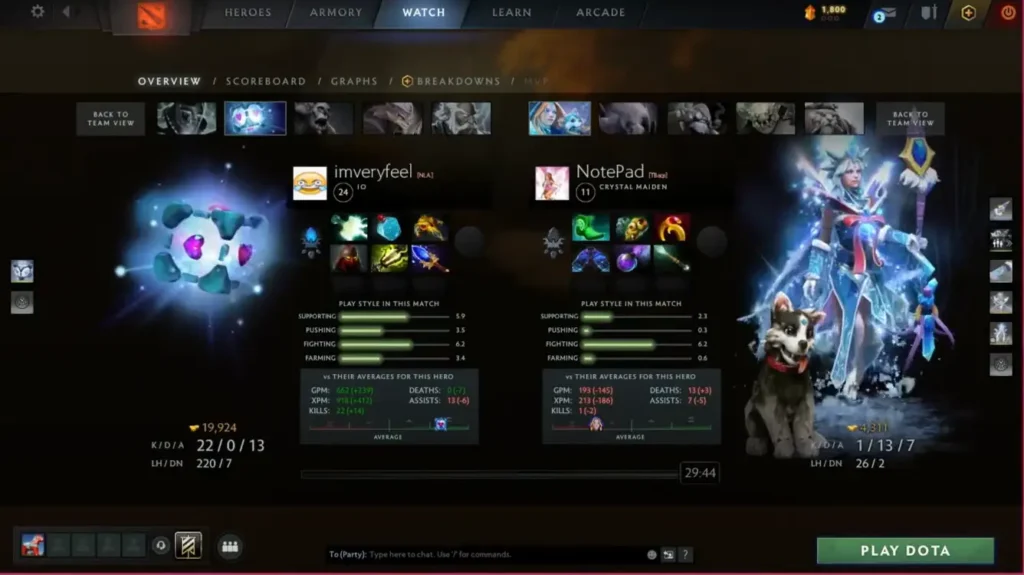Viewport: 1024px width, 575px height.
Task: Open the Heroes section
Action: [247, 13]
